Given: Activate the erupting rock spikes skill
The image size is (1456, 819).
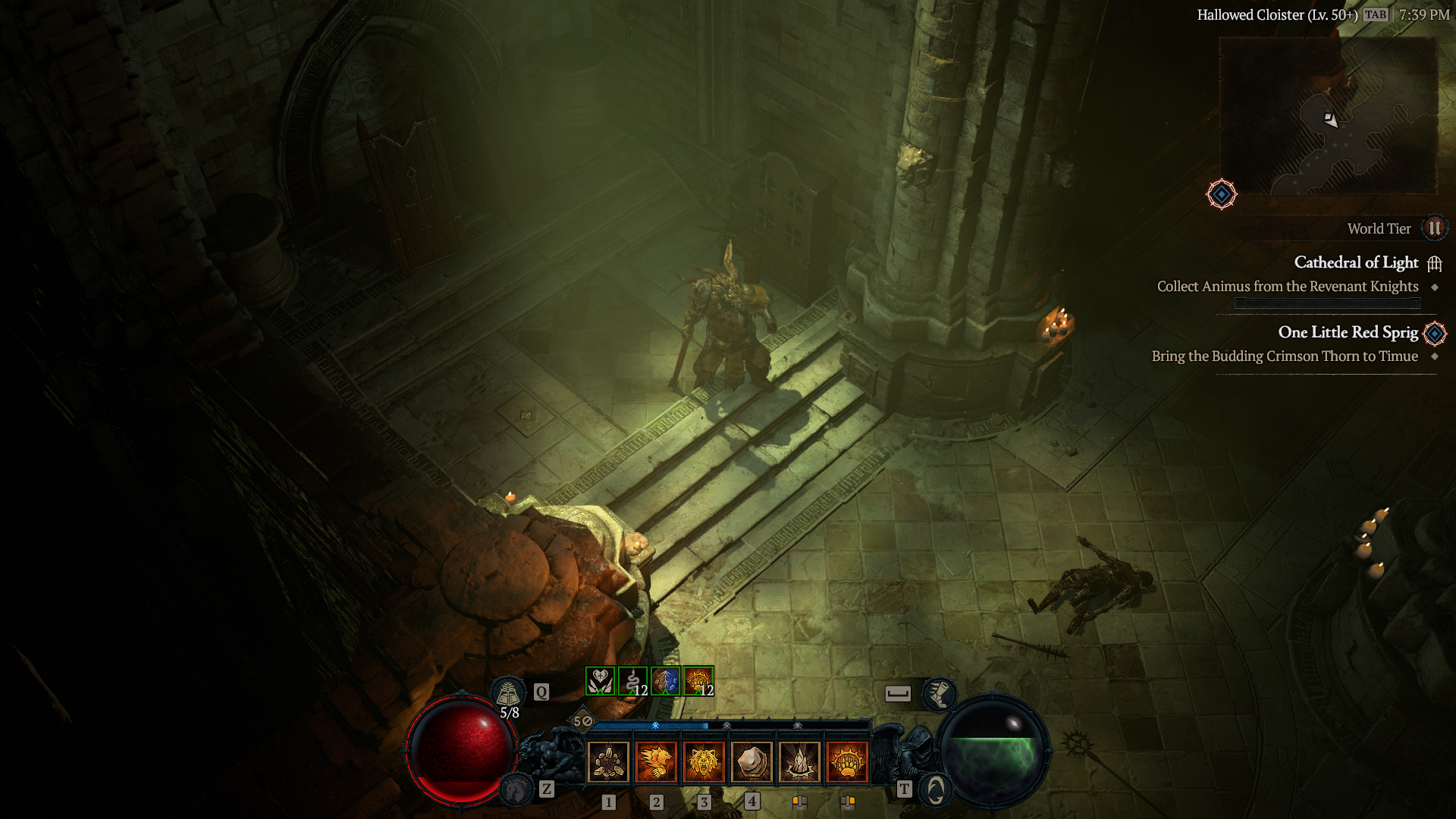Looking at the screenshot, I should click(x=799, y=761).
